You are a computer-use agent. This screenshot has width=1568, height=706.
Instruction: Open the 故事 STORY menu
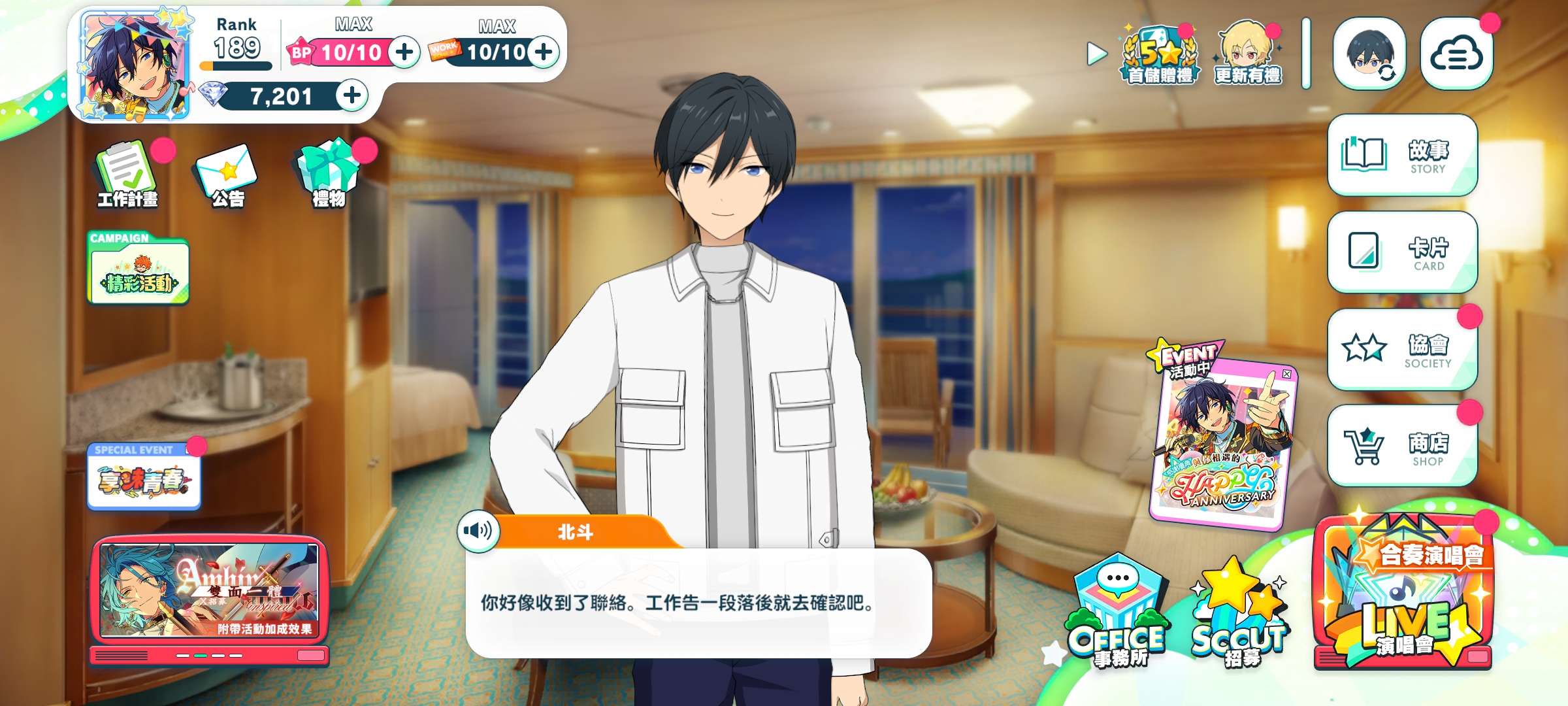[1402, 156]
